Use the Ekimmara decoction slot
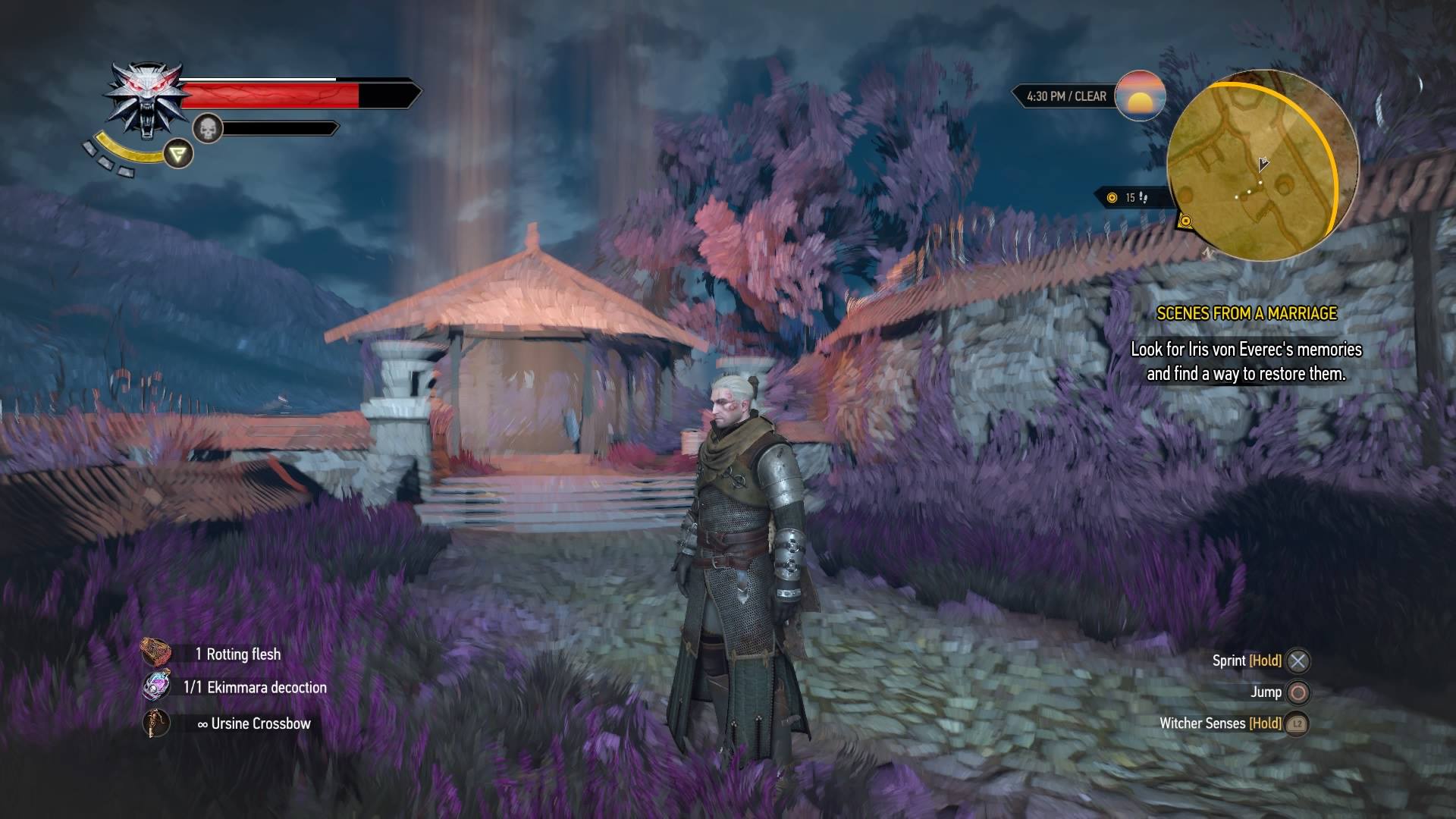This screenshot has height=819, width=1456. point(157,686)
